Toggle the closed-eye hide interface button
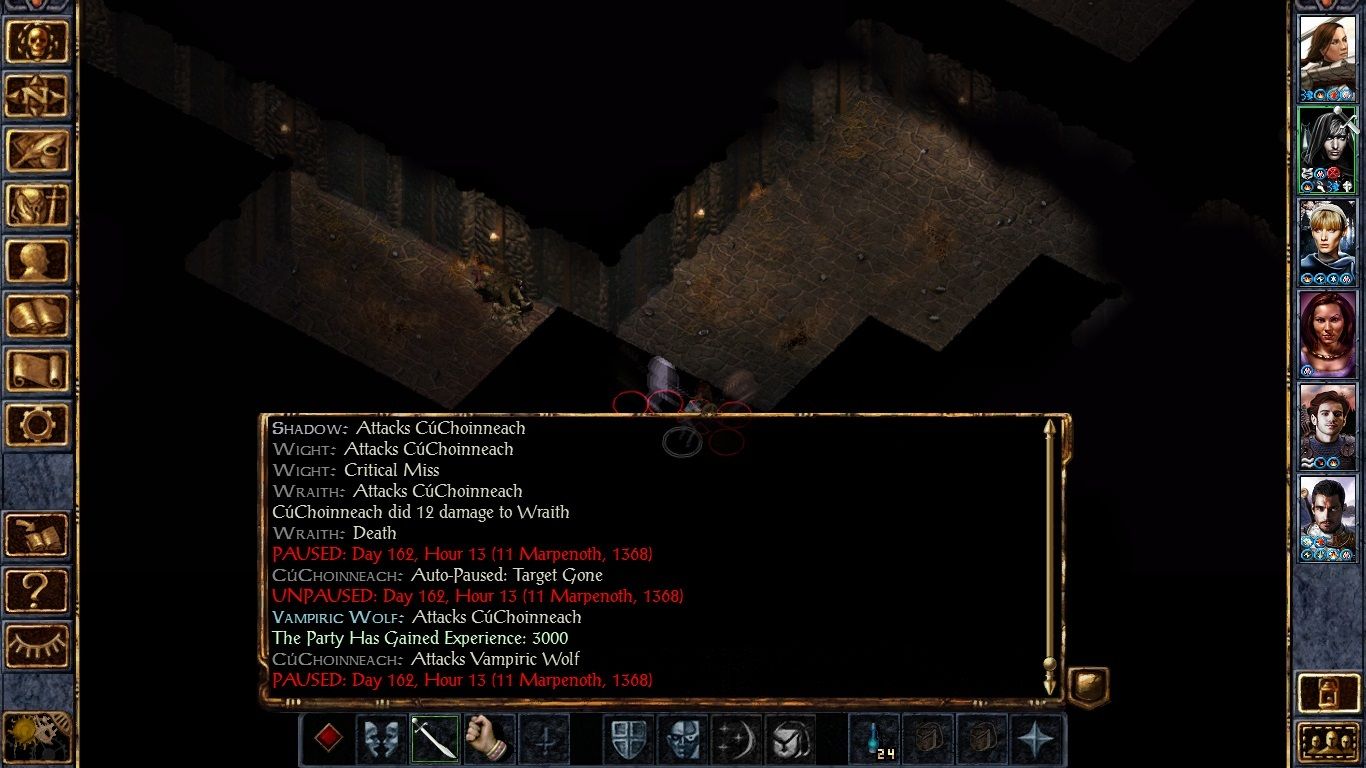1366x768 pixels. click(x=38, y=646)
